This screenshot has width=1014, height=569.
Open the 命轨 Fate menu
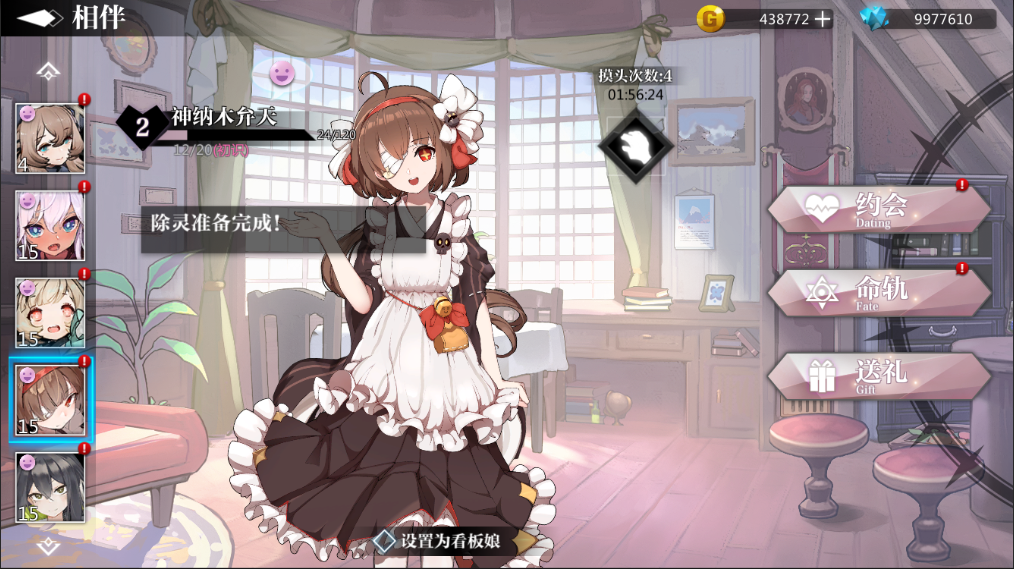878,292
